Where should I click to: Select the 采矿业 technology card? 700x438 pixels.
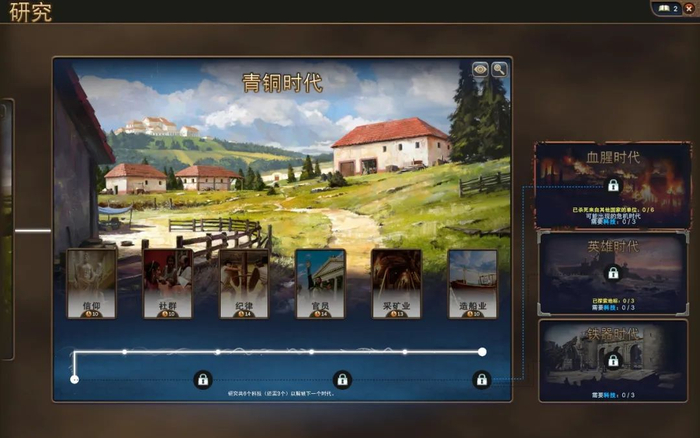pyautogui.click(x=396, y=284)
